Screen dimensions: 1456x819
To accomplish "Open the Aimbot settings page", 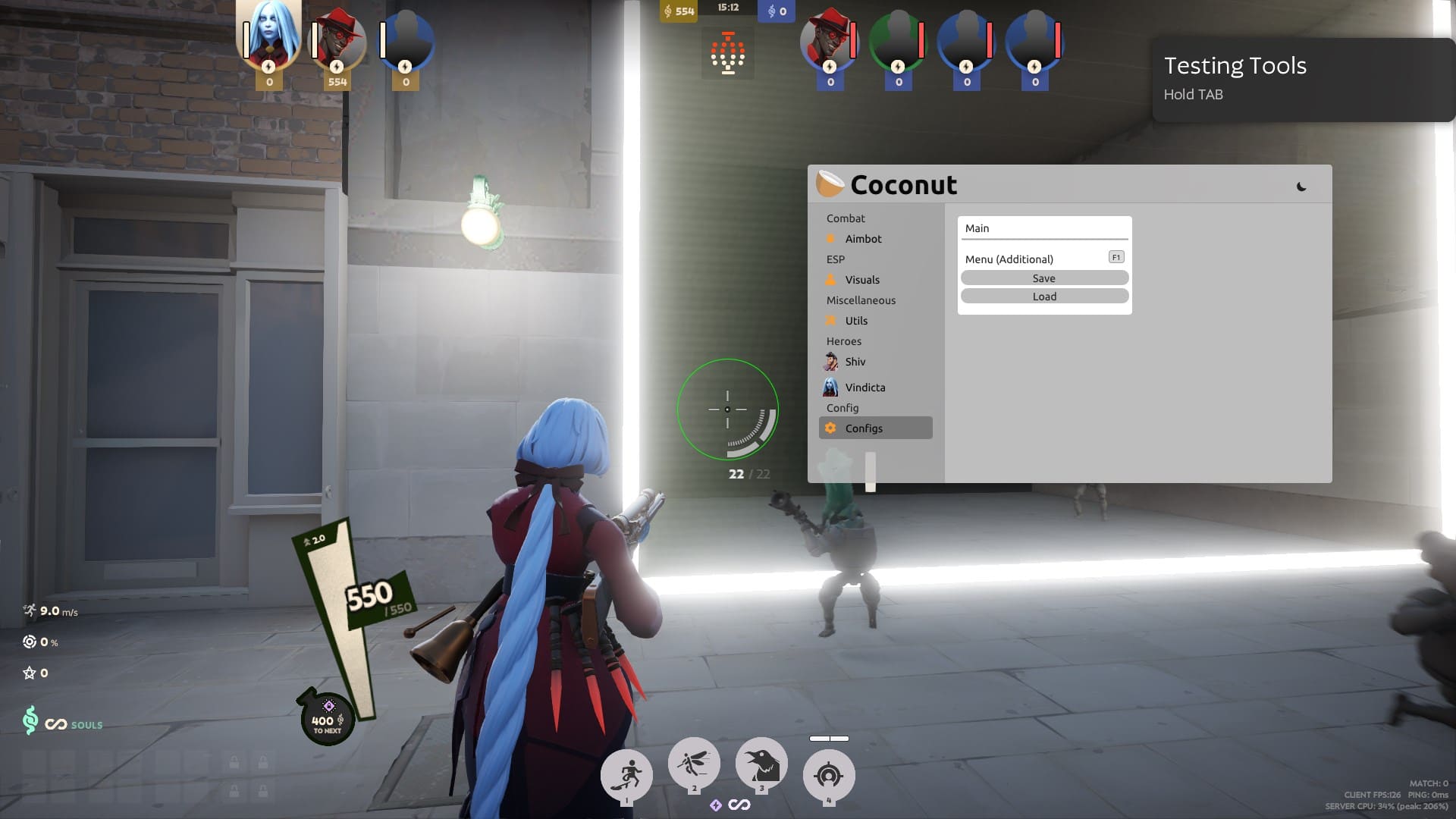I will [863, 238].
